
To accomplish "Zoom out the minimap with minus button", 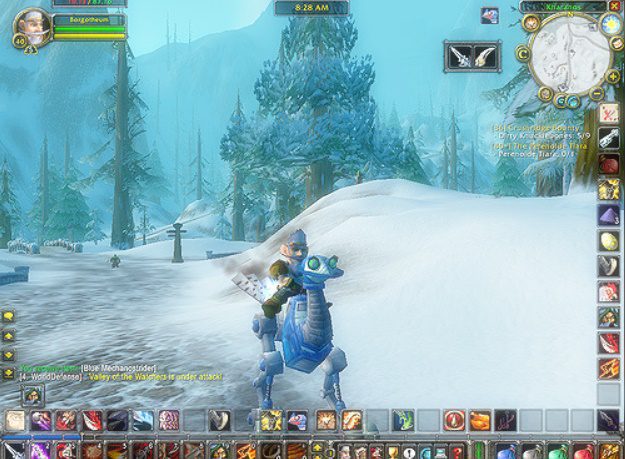I will point(598,92).
